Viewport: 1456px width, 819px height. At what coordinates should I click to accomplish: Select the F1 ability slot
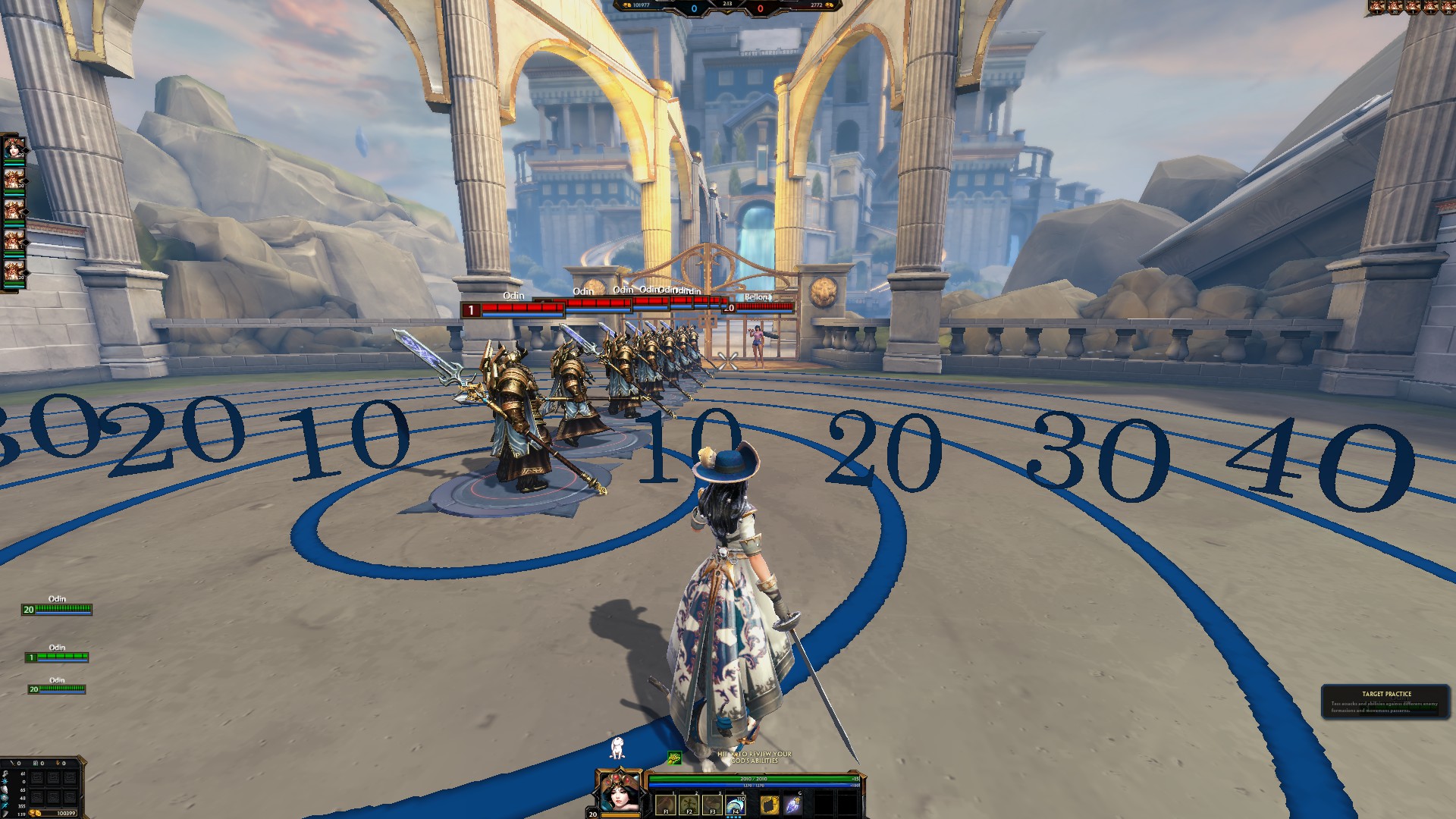coord(666,804)
